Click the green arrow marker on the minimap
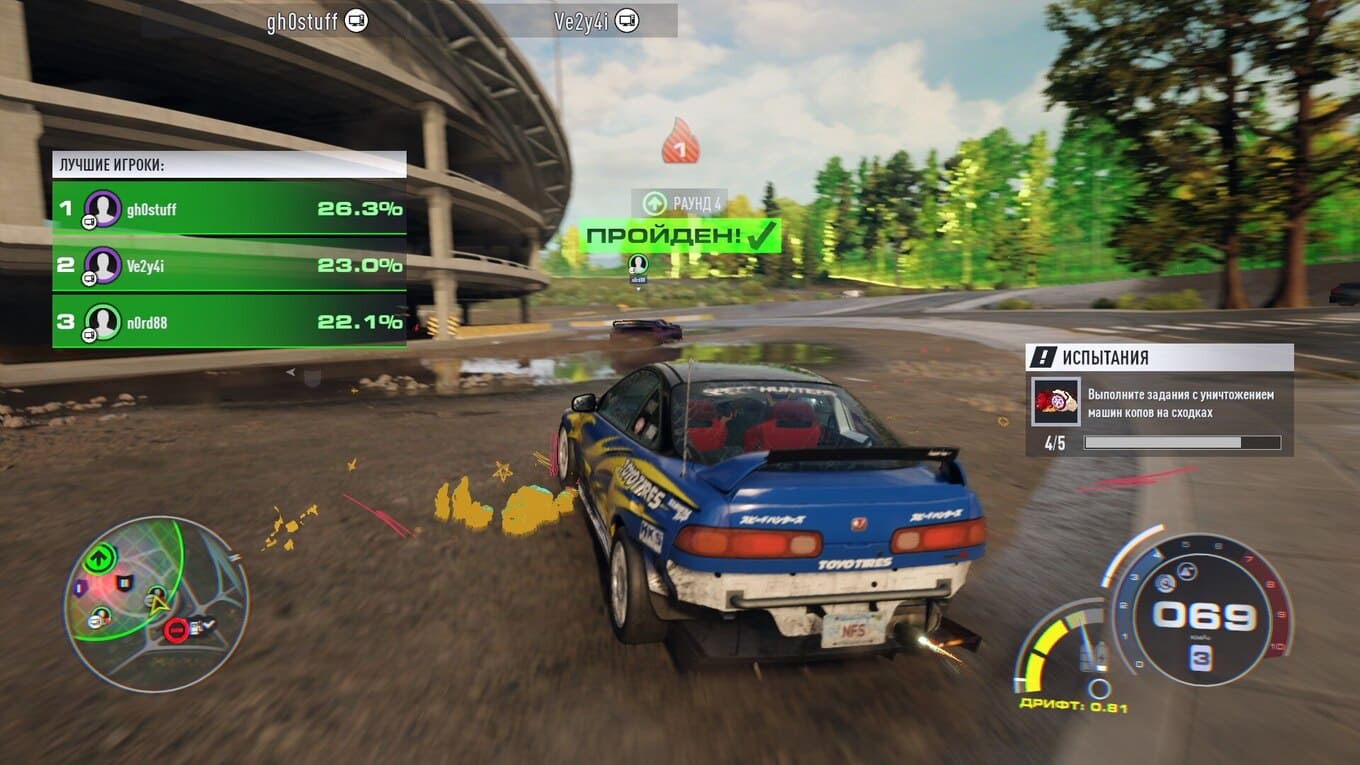 (x=100, y=557)
